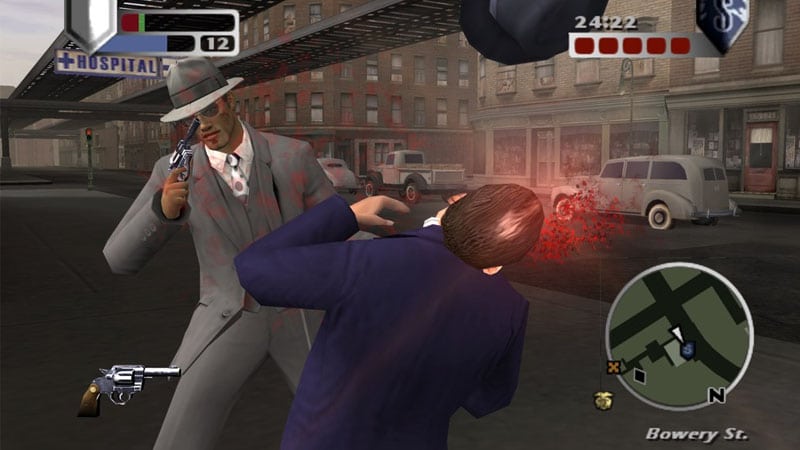Click the black diamond marker on minimap
The width and height of the screenshot is (800, 450).
(640, 375)
